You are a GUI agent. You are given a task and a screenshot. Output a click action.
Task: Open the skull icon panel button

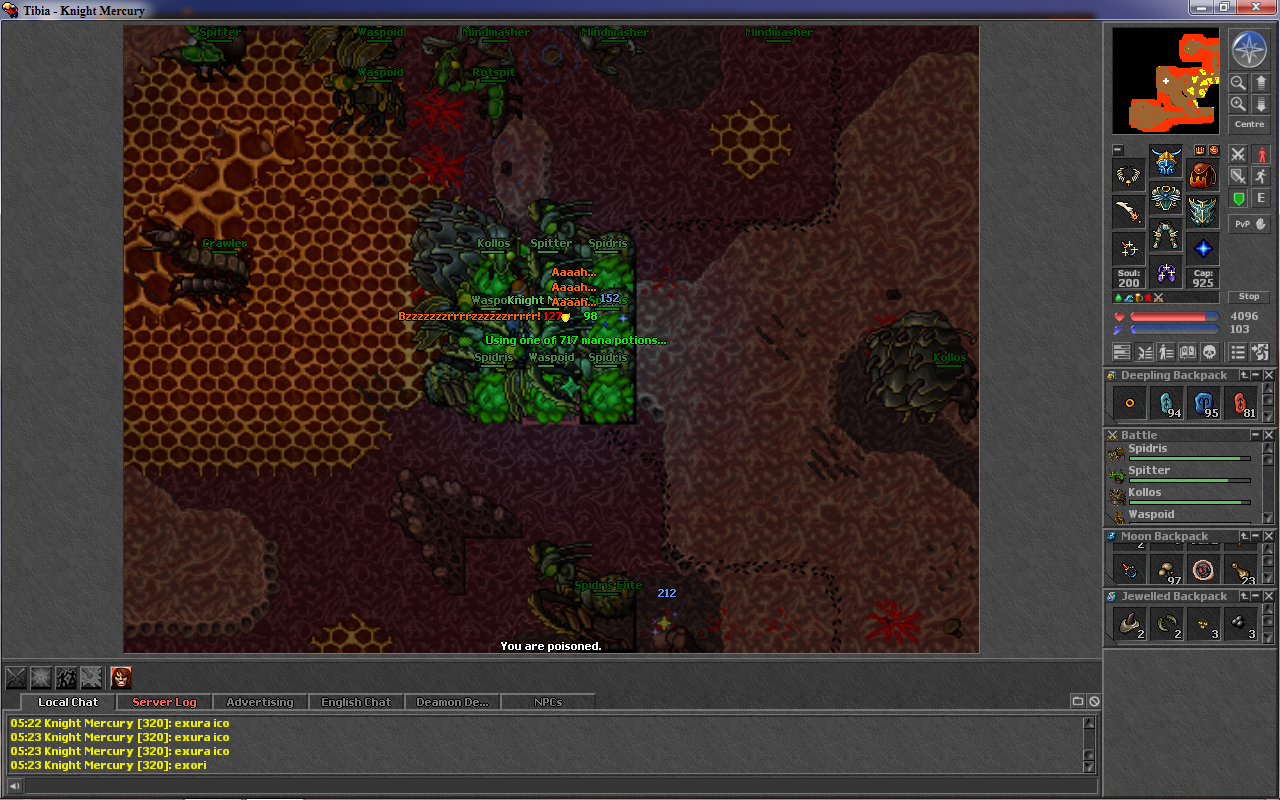(x=1208, y=352)
